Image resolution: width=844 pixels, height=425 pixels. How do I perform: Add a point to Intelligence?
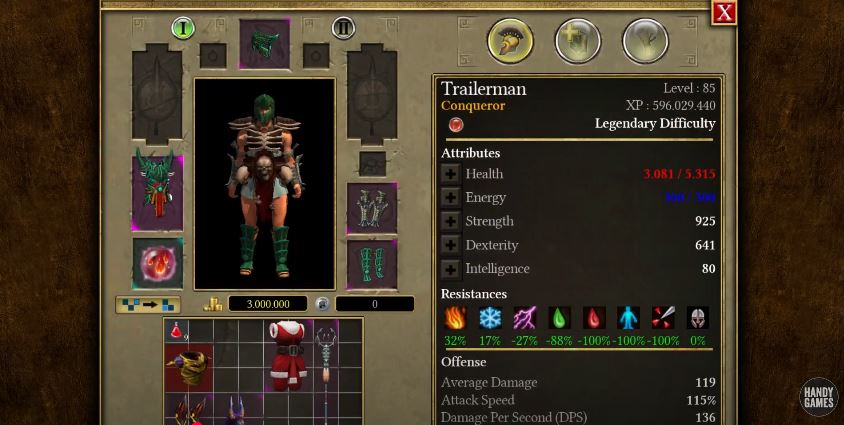click(x=451, y=269)
